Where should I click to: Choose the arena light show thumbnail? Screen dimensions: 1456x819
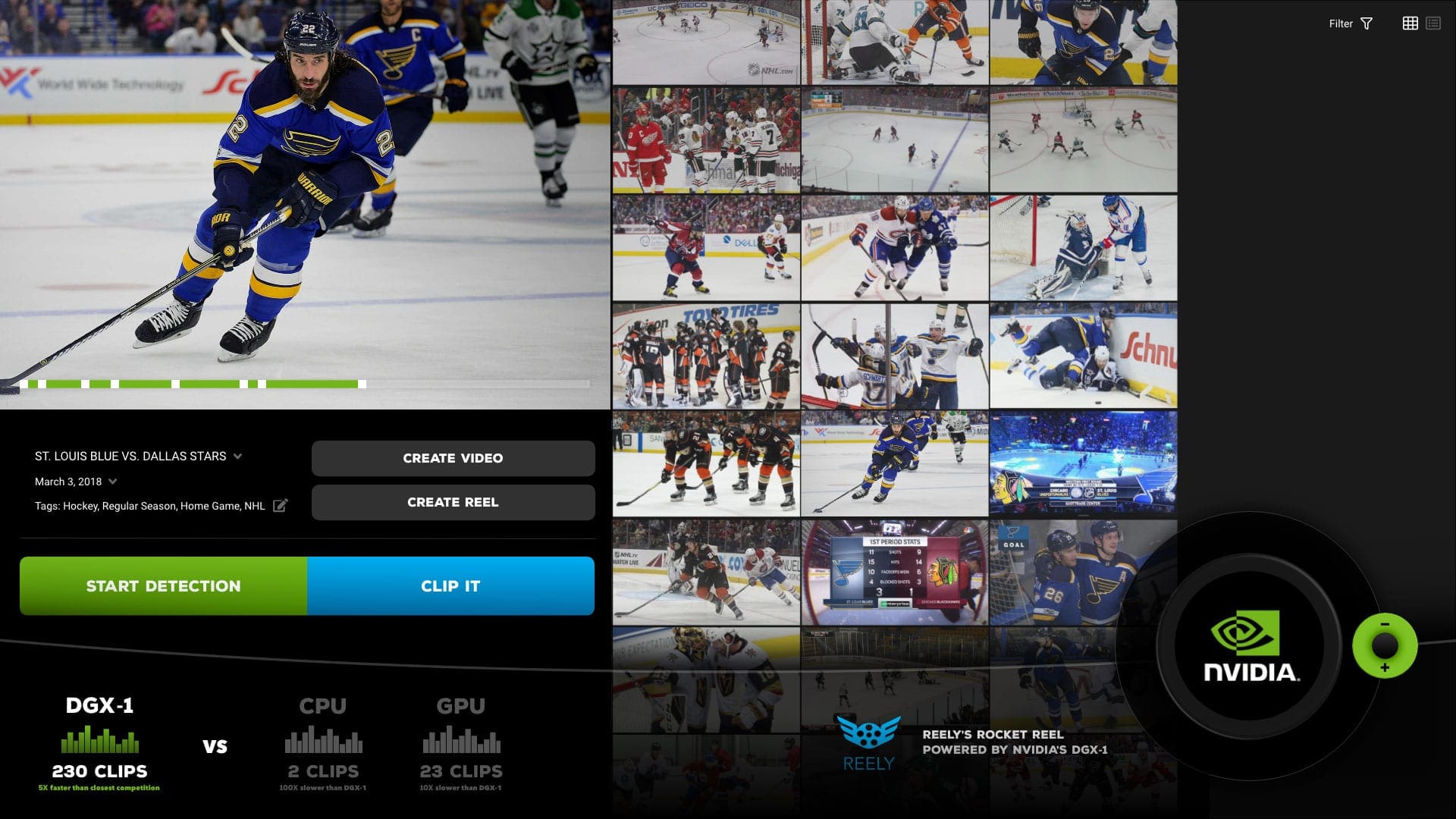[1083, 463]
